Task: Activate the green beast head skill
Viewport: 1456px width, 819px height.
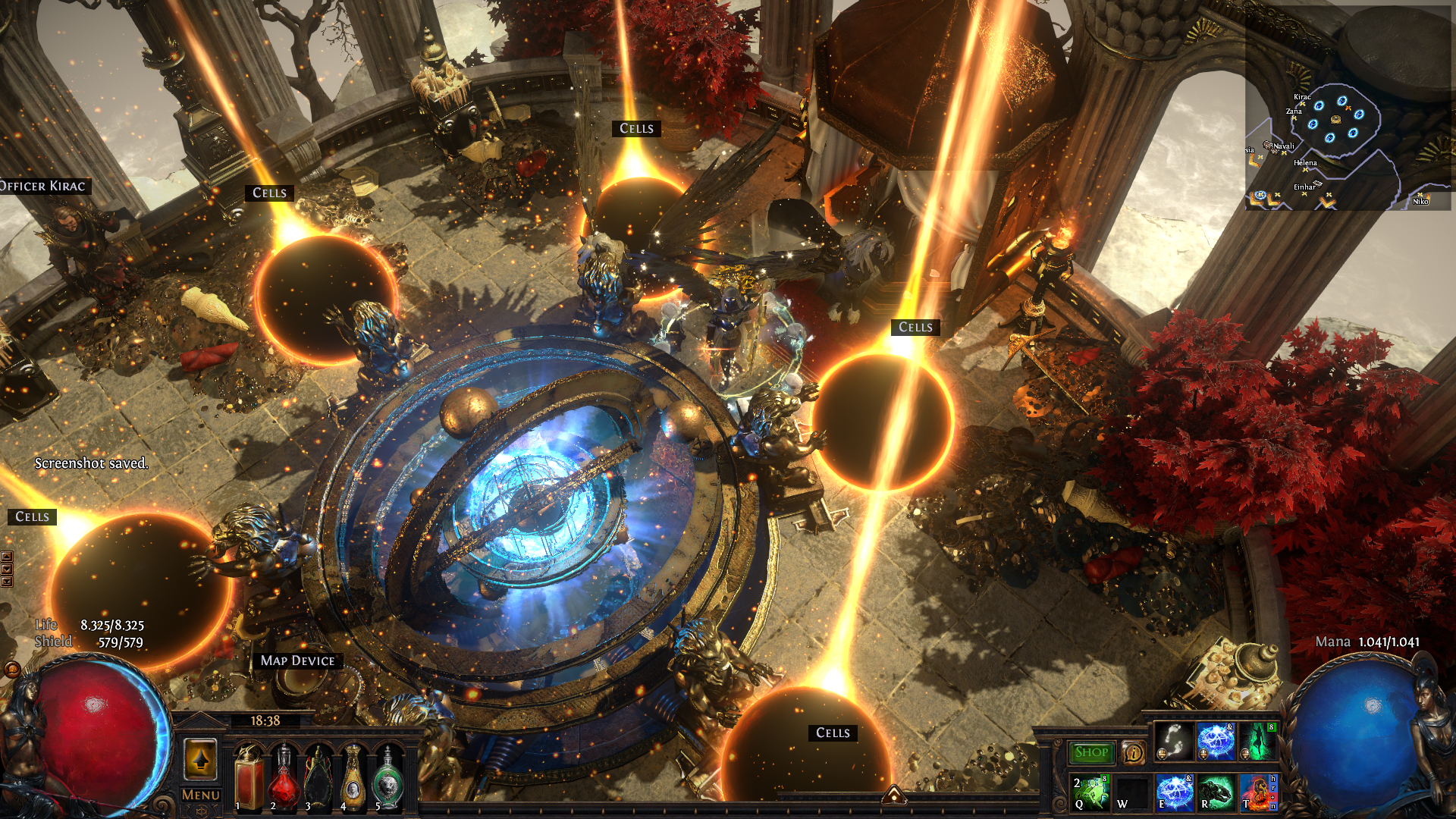Action: pyautogui.click(x=1216, y=792)
